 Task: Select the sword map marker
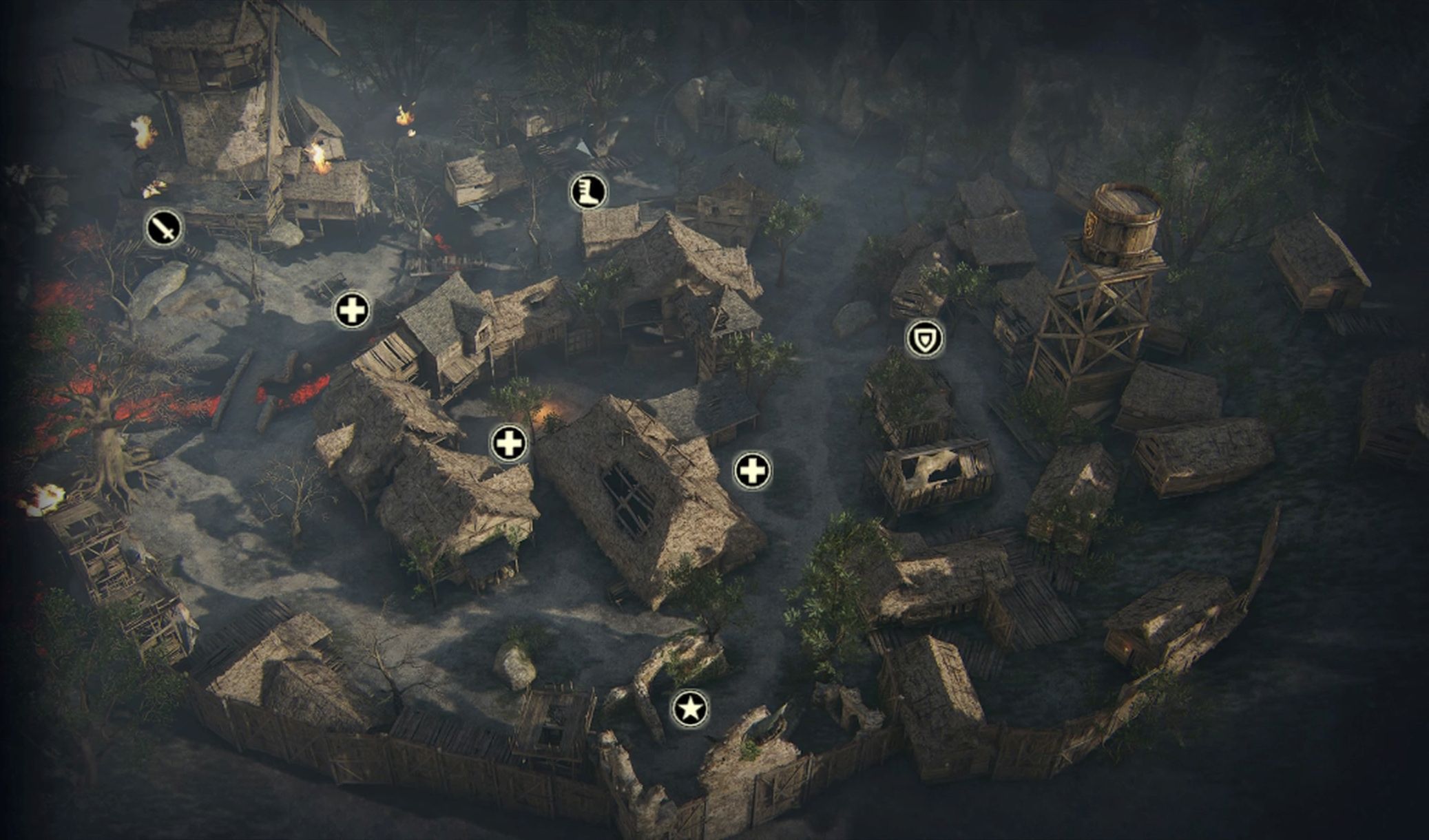165,228
